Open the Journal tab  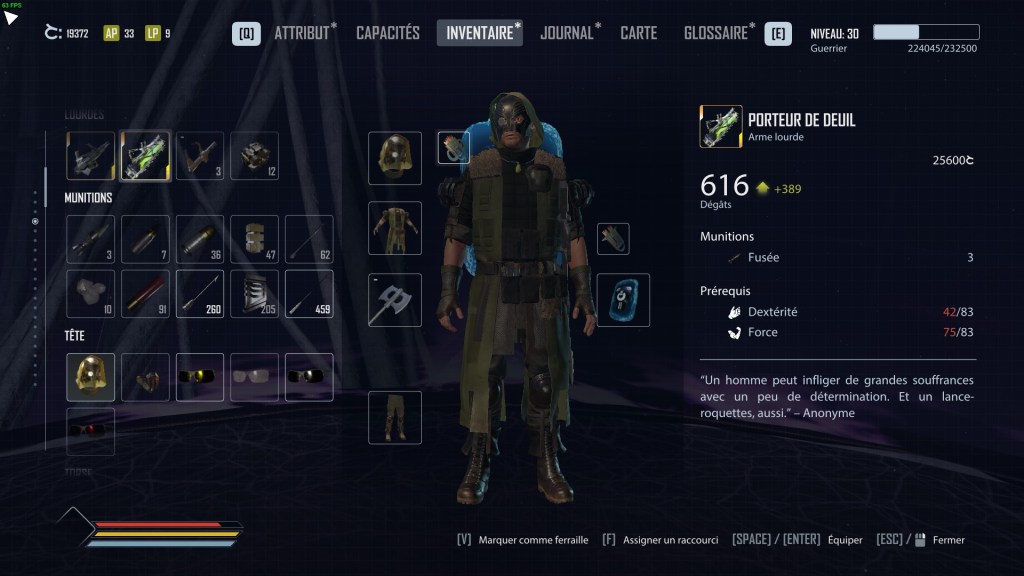pos(567,33)
